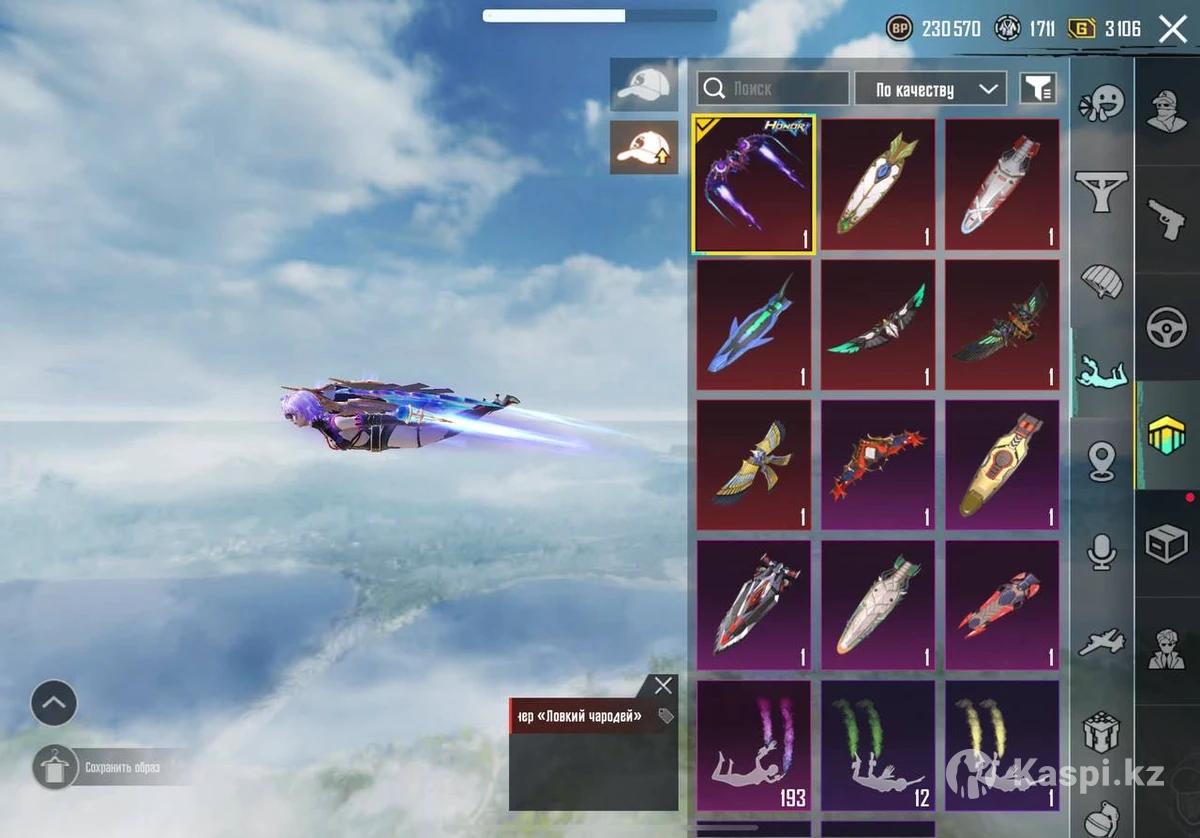Open the microphone voice category
This screenshot has width=1200, height=838.
coord(1101,551)
